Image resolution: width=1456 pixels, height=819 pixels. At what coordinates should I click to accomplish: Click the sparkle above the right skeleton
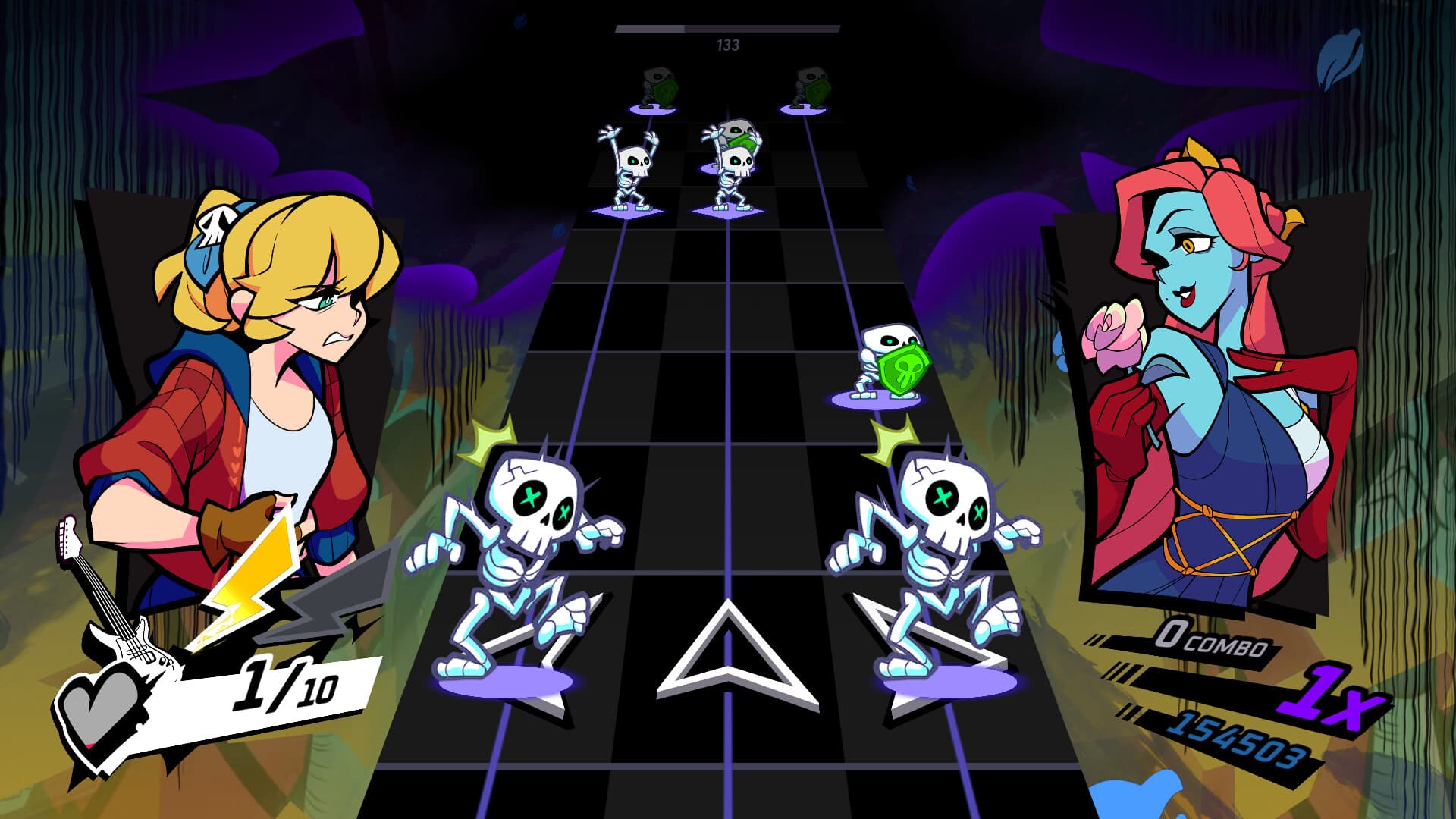[891, 440]
